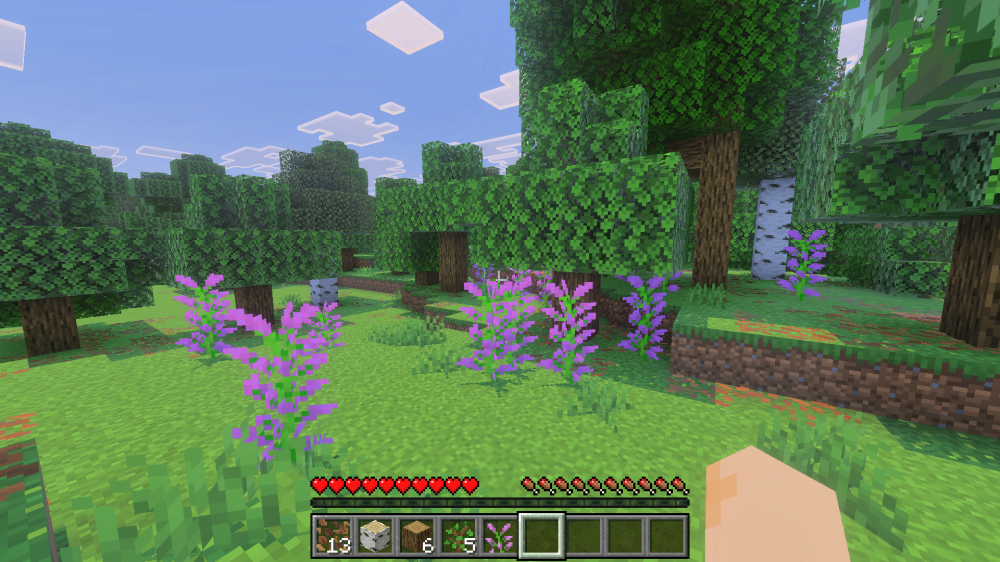The width and height of the screenshot is (1000, 562).
Task: Click the highlighted empty hotbar slot
Action: (x=541, y=537)
